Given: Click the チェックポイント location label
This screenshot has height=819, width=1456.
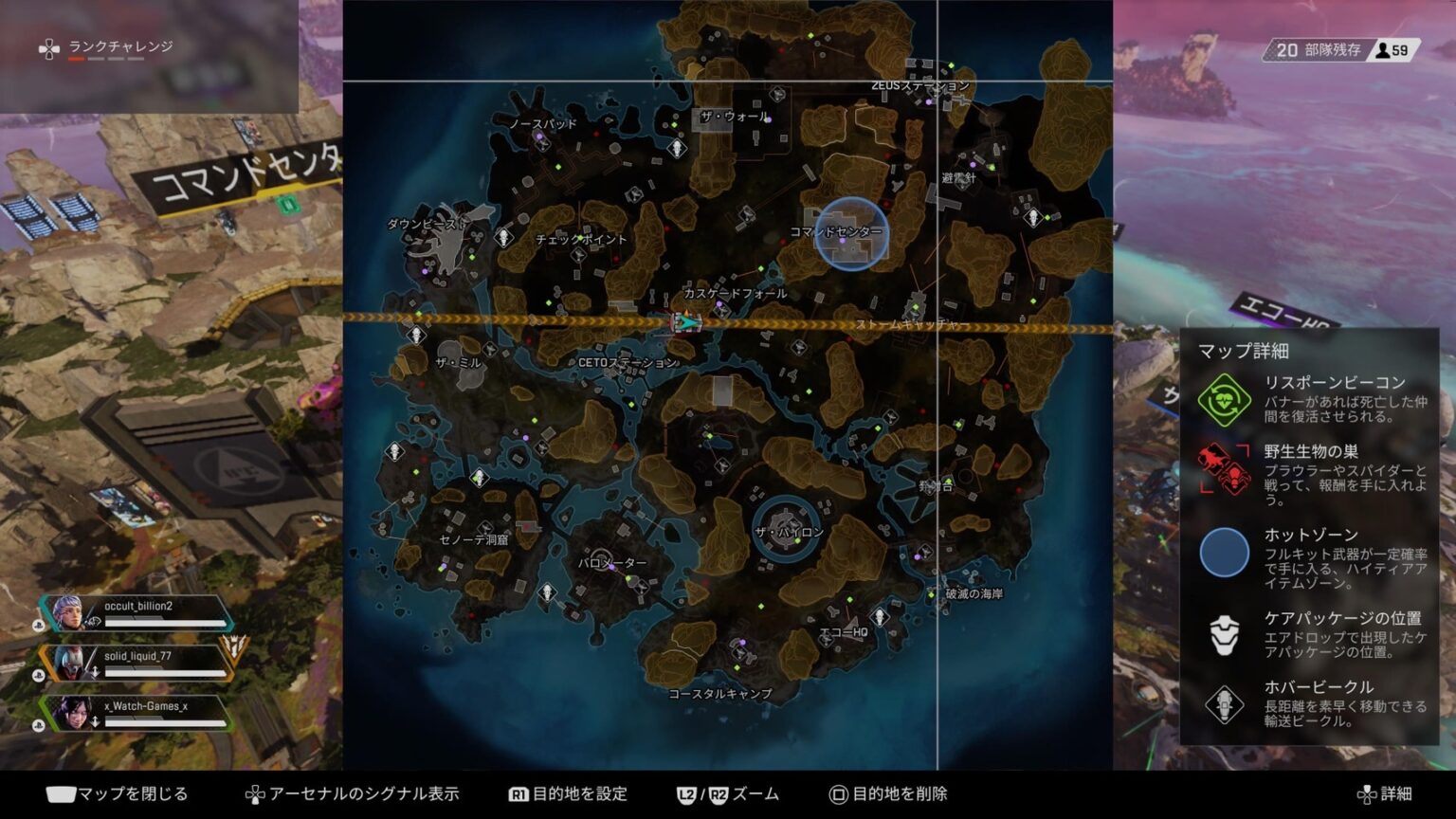Looking at the screenshot, I should pyautogui.click(x=580, y=240).
